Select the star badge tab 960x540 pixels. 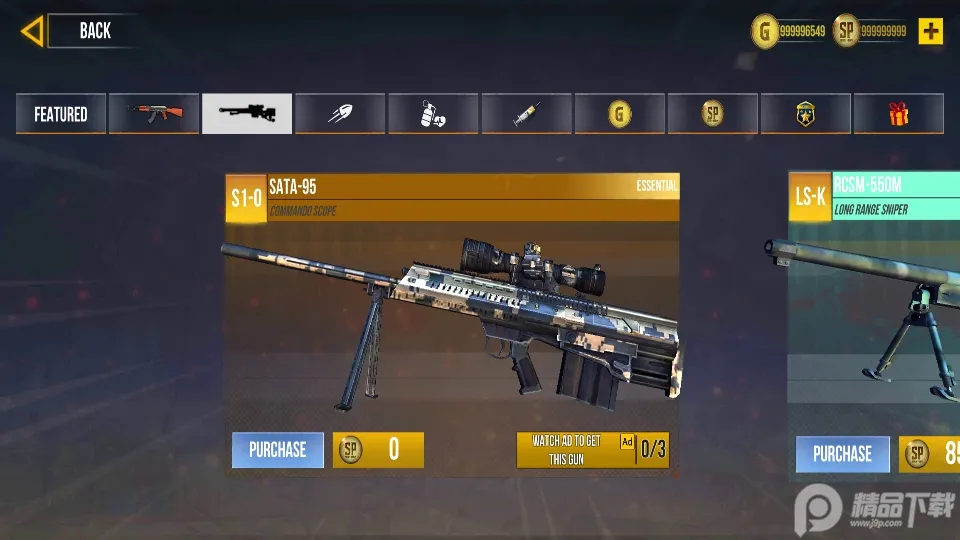pos(805,114)
